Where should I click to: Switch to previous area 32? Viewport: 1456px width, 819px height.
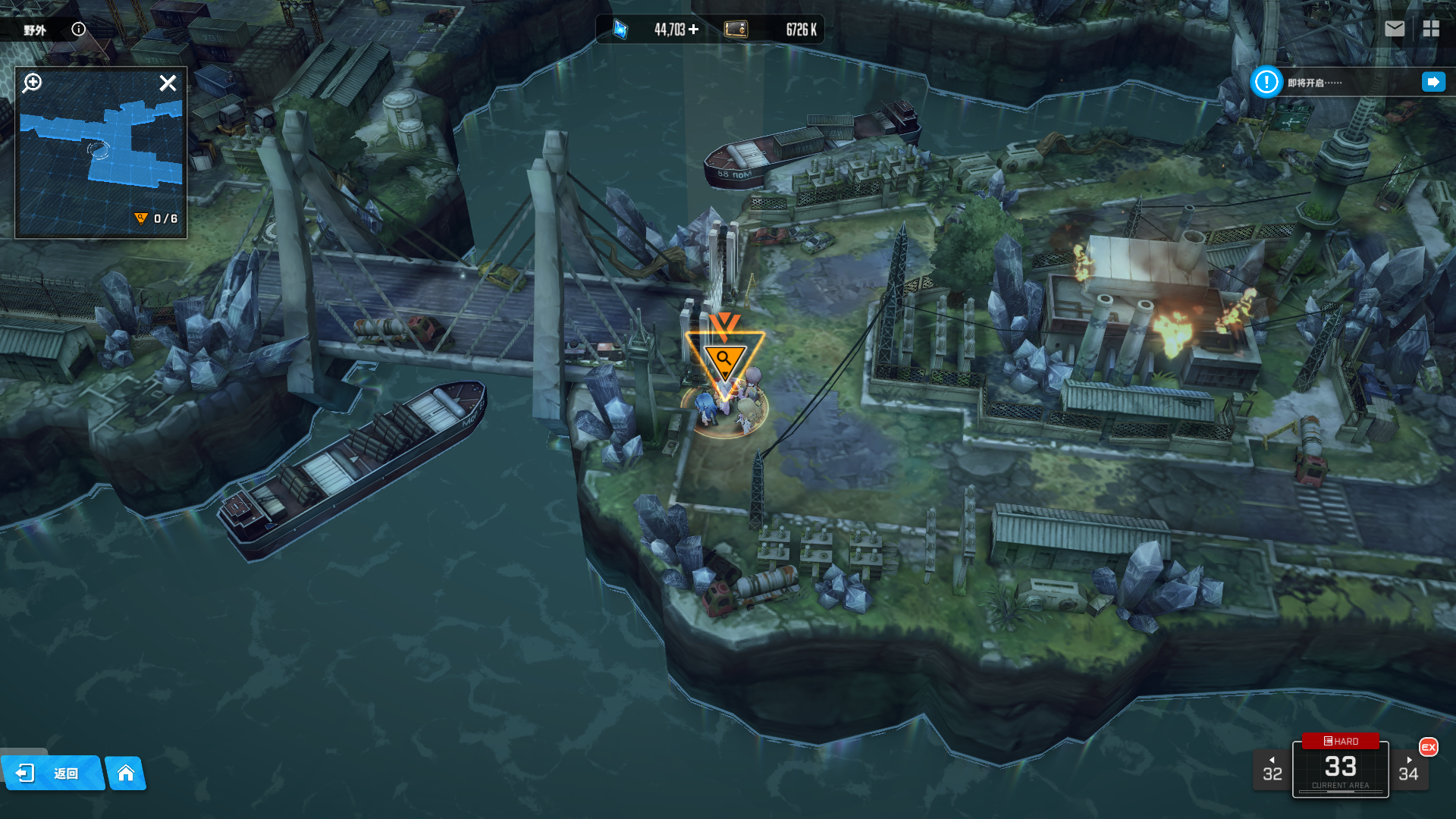click(x=1272, y=770)
